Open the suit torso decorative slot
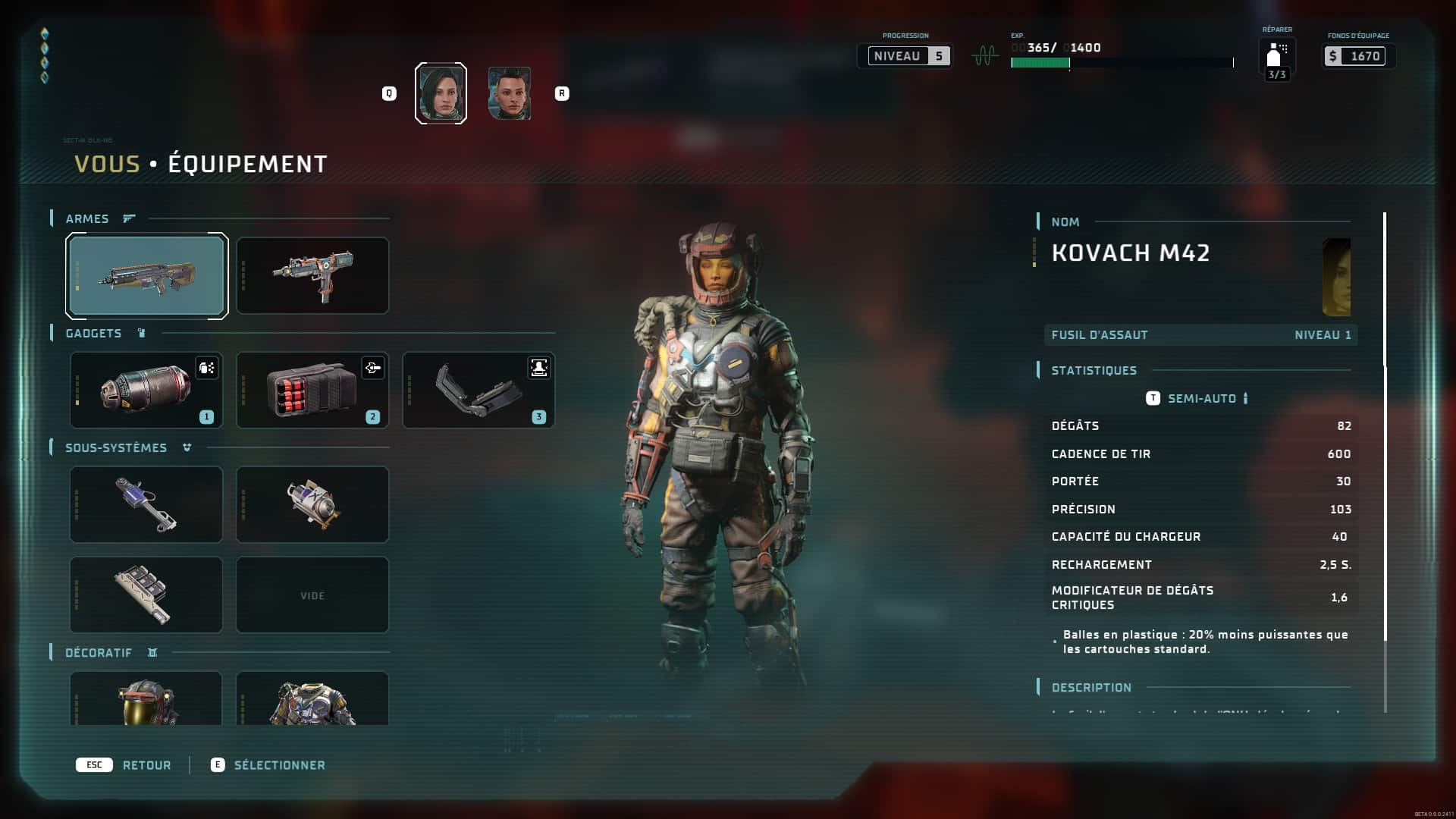1456x819 pixels. 312,699
